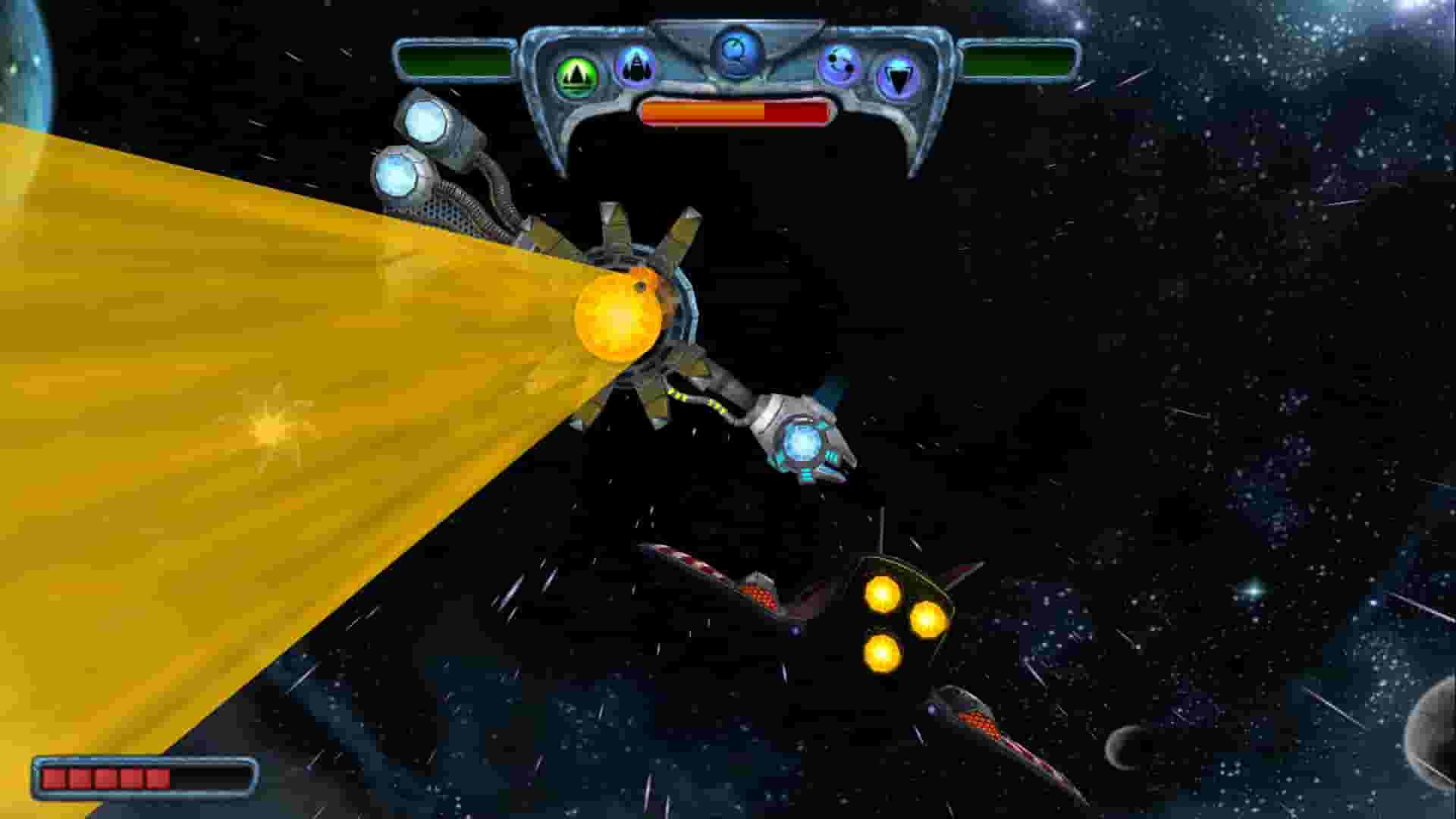Click the blue claw weapon icon
Image resolution: width=1456 pixels, height=819 pixels.
(x=637, y=68)
